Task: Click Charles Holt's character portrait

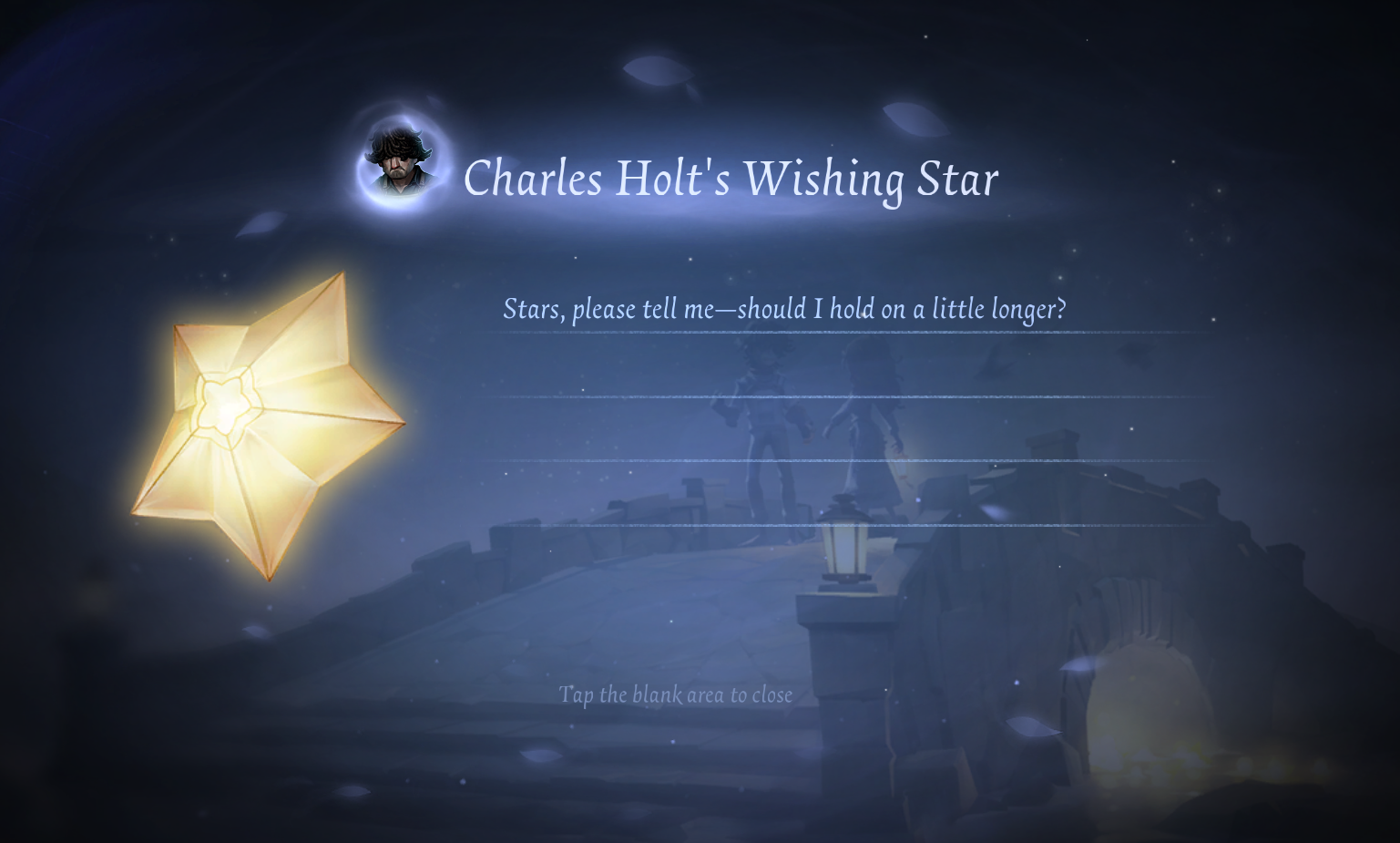Action: [x=402, y=164]
